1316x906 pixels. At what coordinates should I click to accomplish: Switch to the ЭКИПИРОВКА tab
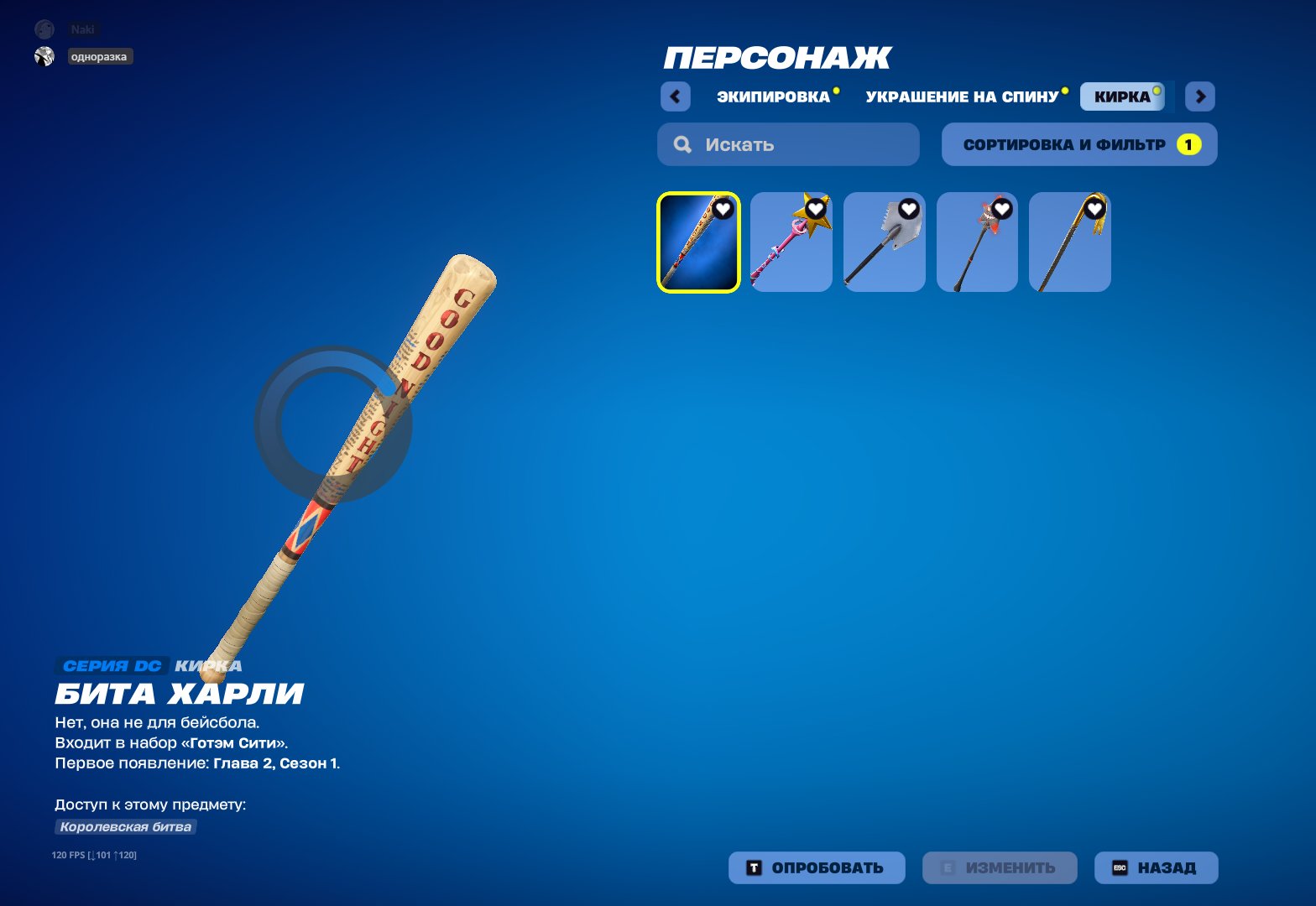pos(774,96)
